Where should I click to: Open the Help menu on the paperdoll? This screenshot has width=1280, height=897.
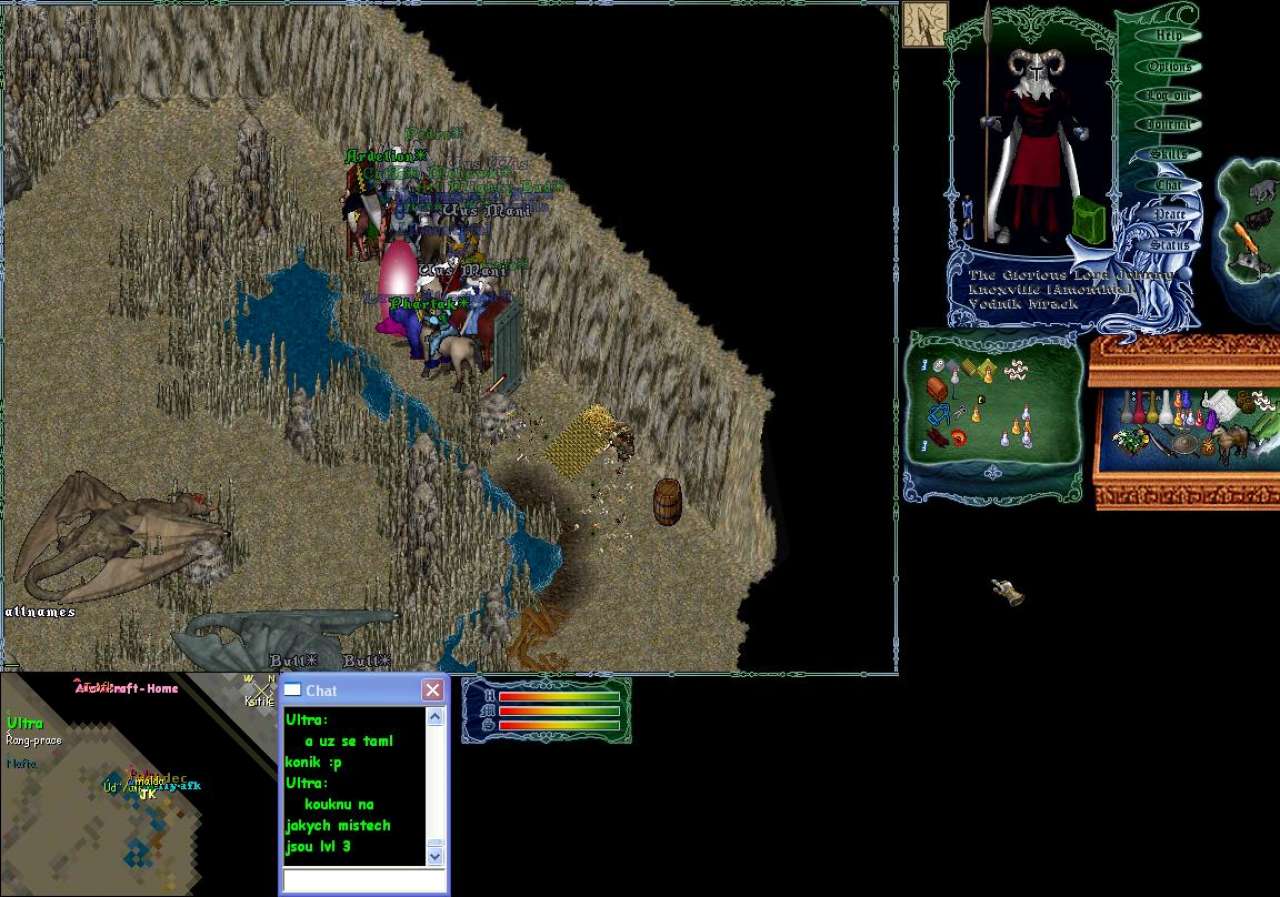(1169, 35)
